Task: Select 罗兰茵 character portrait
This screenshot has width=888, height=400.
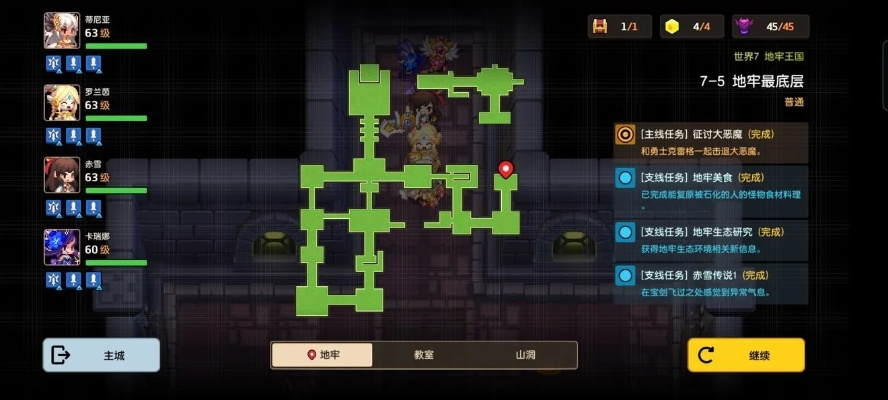Action: click(62, 102)
